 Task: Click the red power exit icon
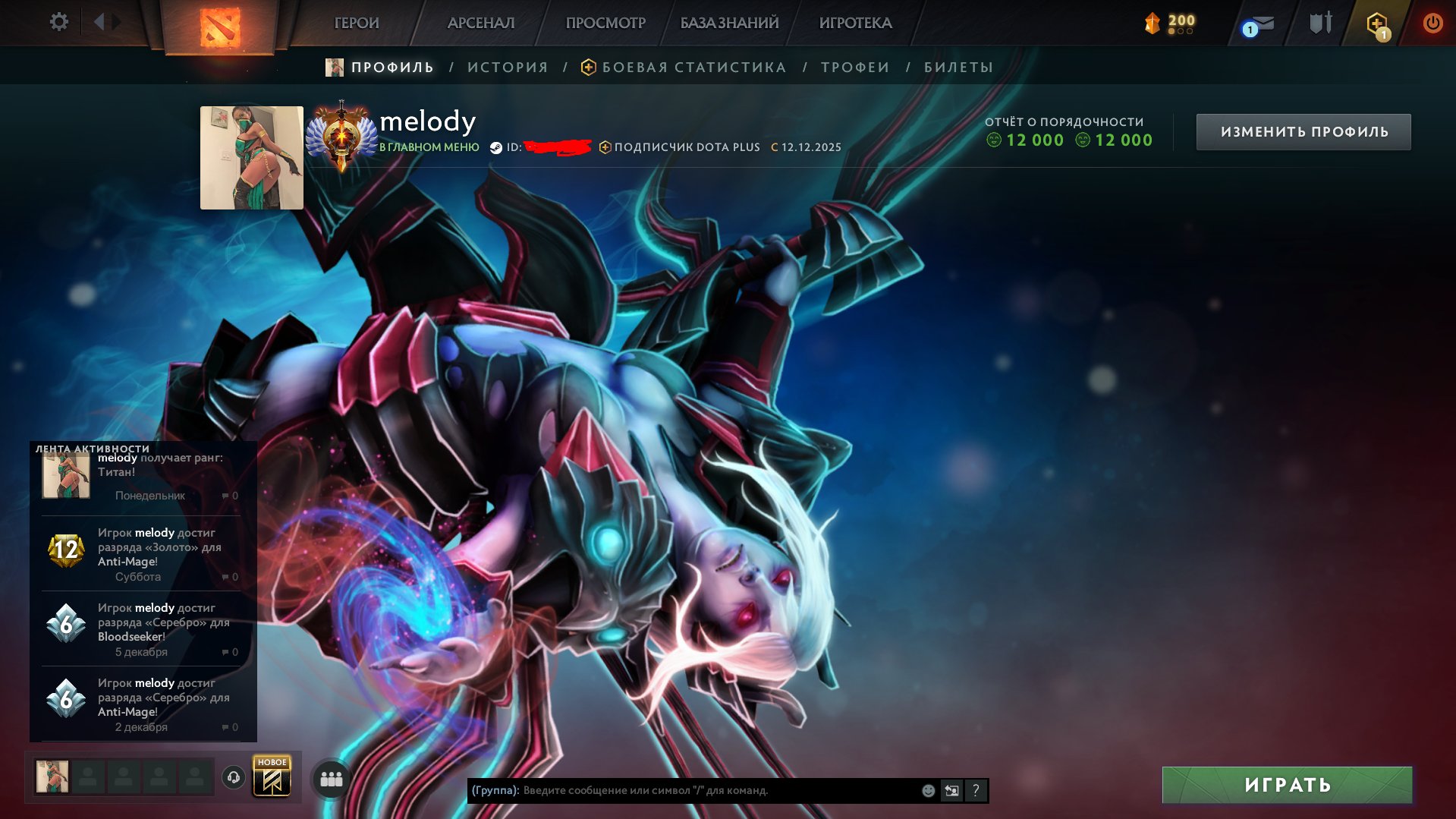1432,22
